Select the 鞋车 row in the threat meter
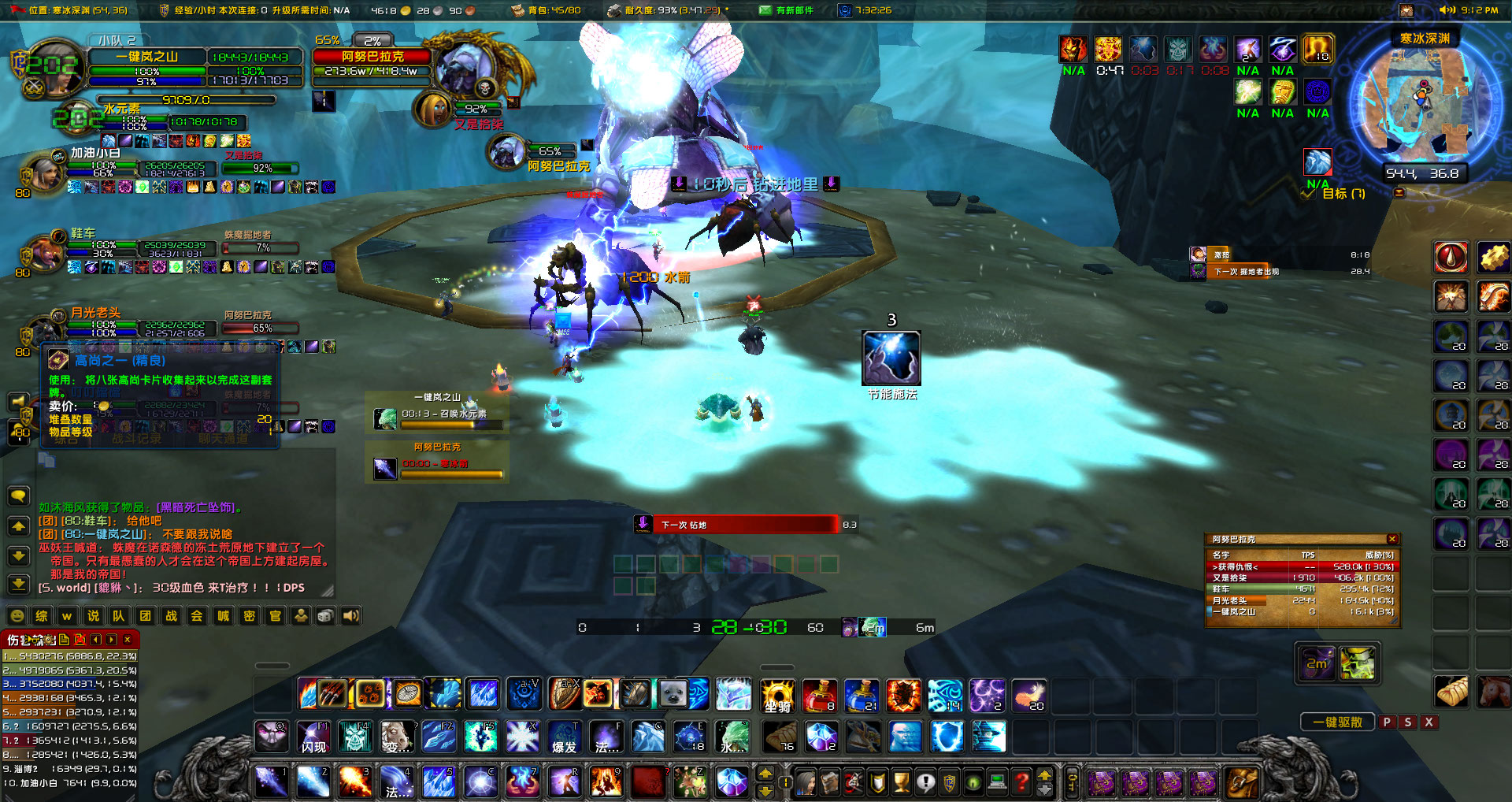 (1299, 589)
